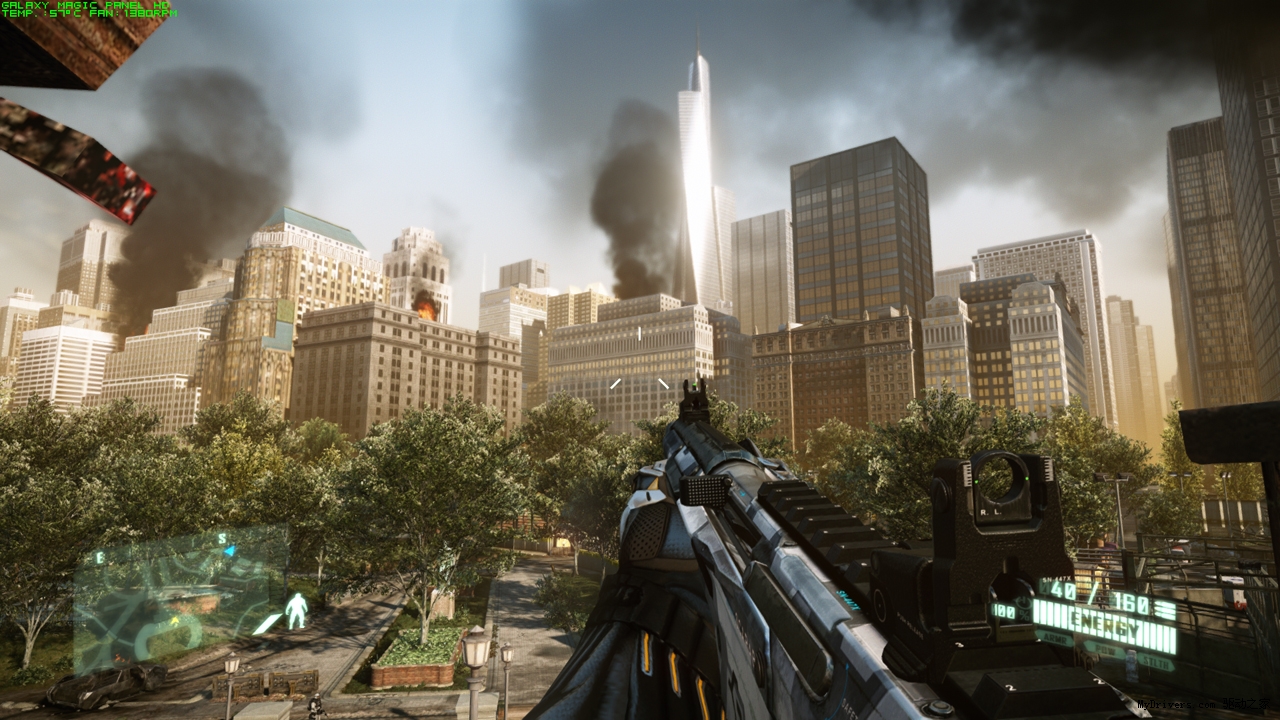Click the nanosuit stance silhouette icon
The image size is (1280, 720).
point(296,611)
